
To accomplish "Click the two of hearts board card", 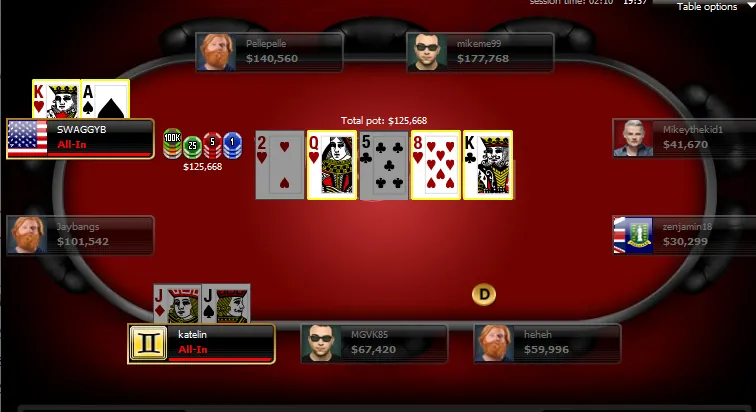I will pos(279,165).
